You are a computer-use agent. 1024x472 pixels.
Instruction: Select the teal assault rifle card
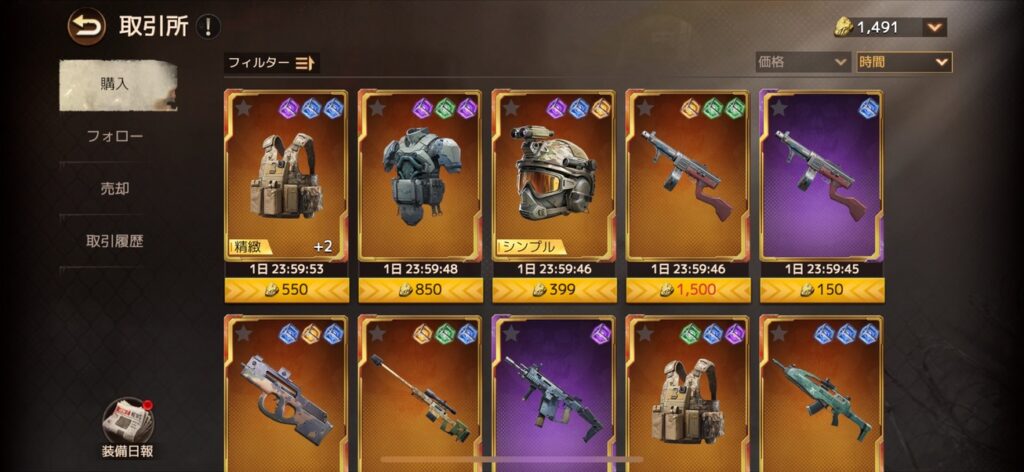(823, 395)
